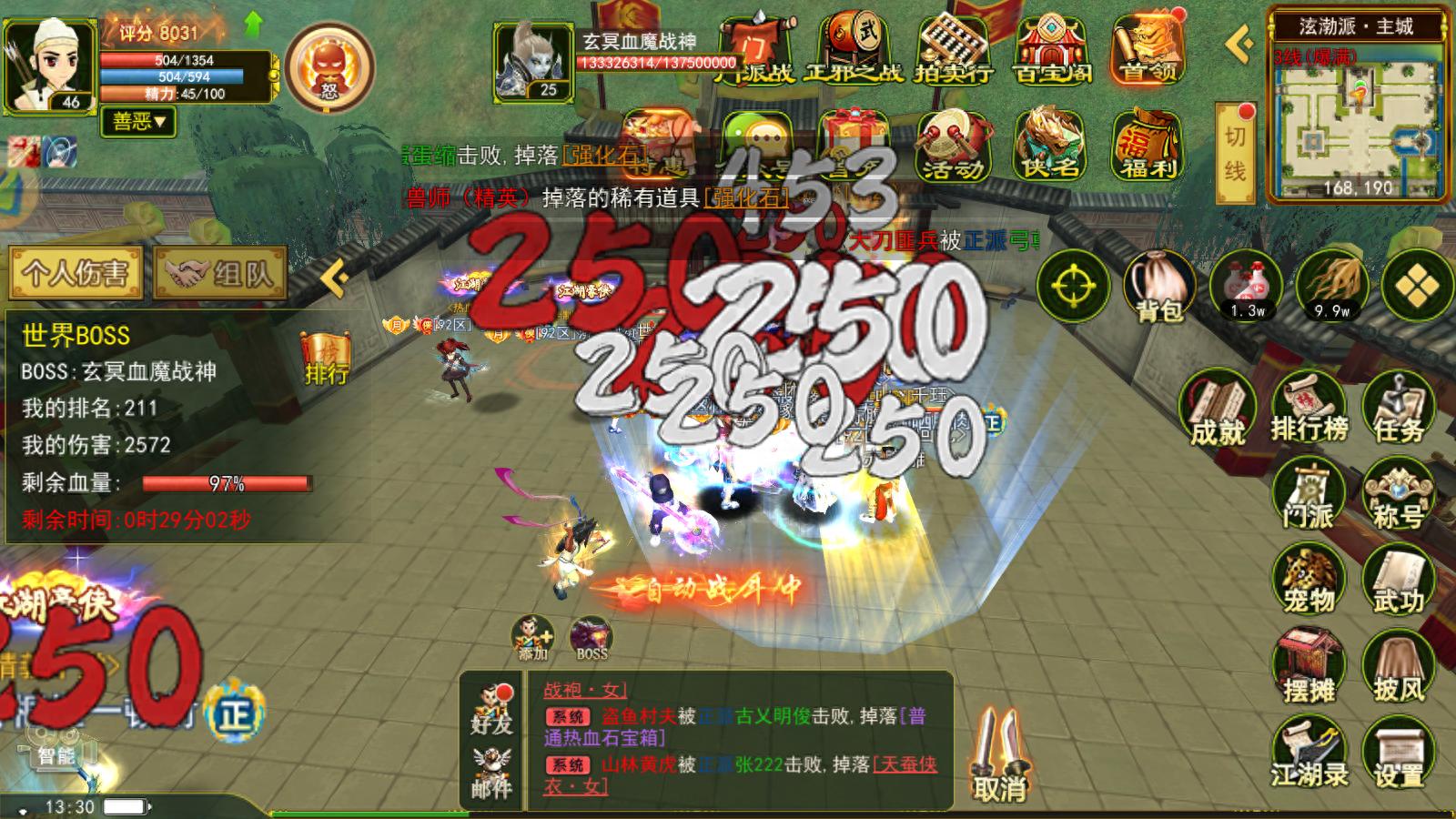Open the 称号 titles menu
Screen dimensions: 1456x819
click(1399, 495)
